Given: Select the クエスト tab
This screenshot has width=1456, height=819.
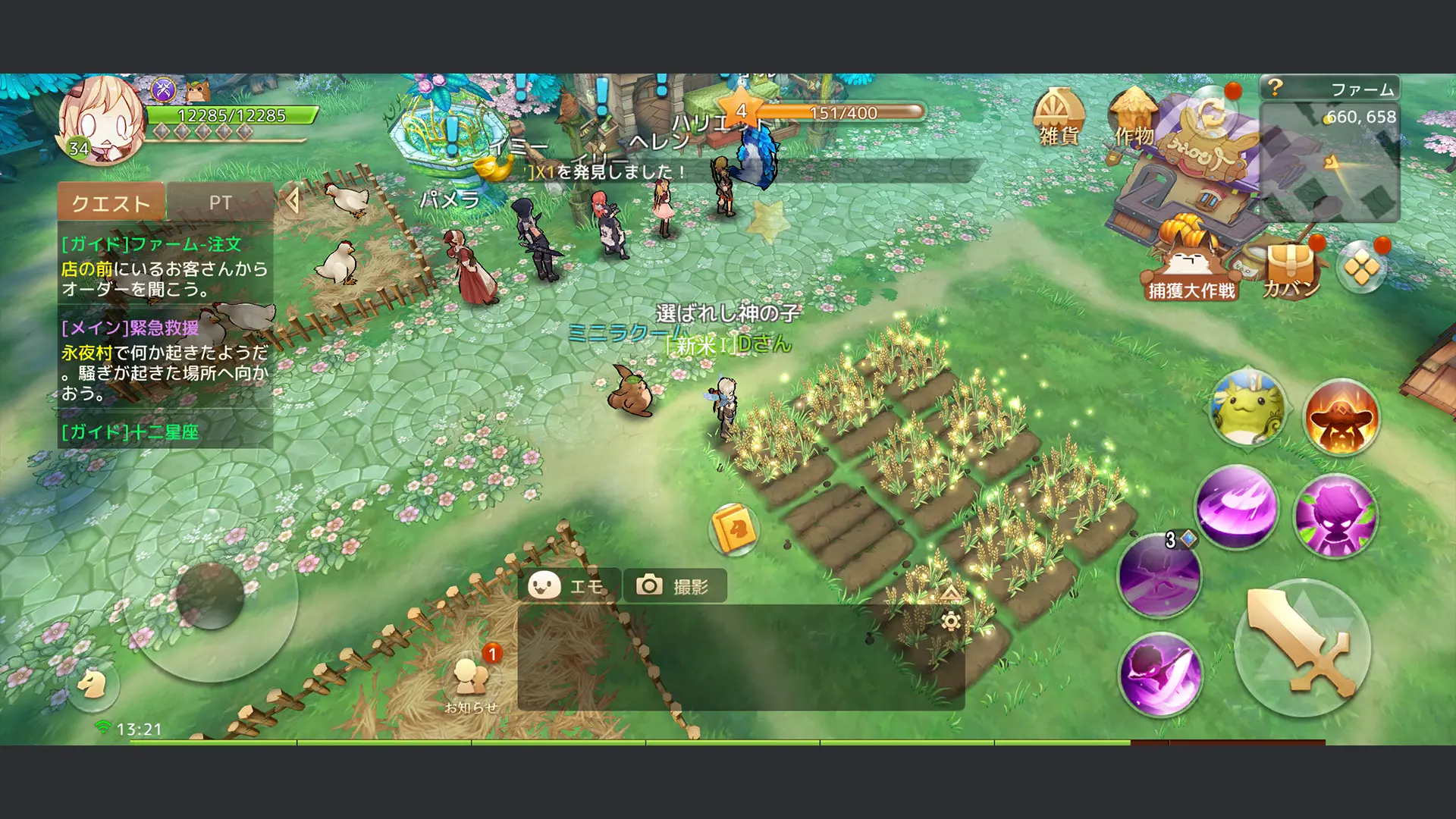Looking at the screenshot, I should click(109, 201).
